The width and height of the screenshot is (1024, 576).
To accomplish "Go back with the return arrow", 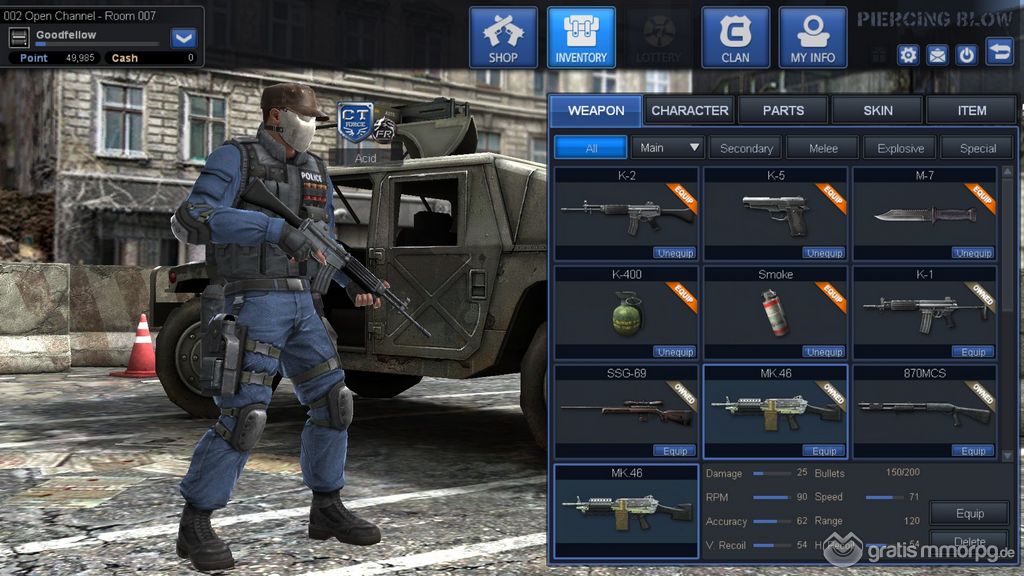I will (x=999, y=51).
